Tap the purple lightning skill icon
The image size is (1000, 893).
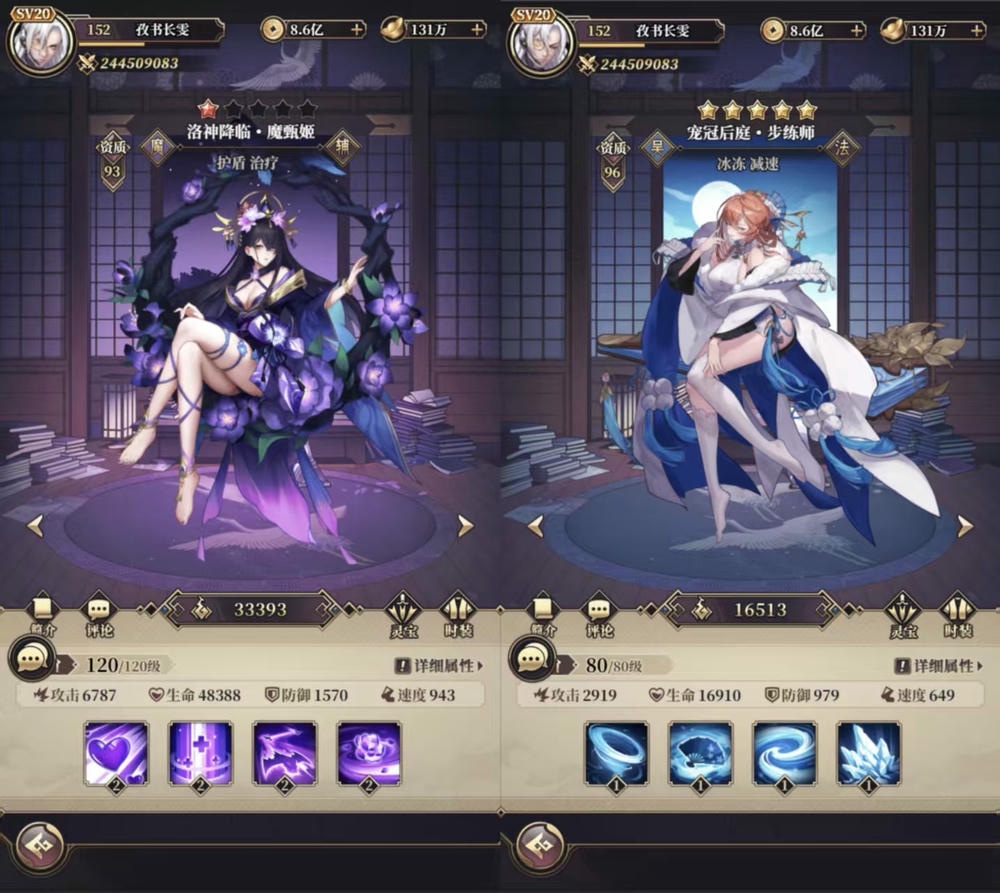click(x=284, y=753)
